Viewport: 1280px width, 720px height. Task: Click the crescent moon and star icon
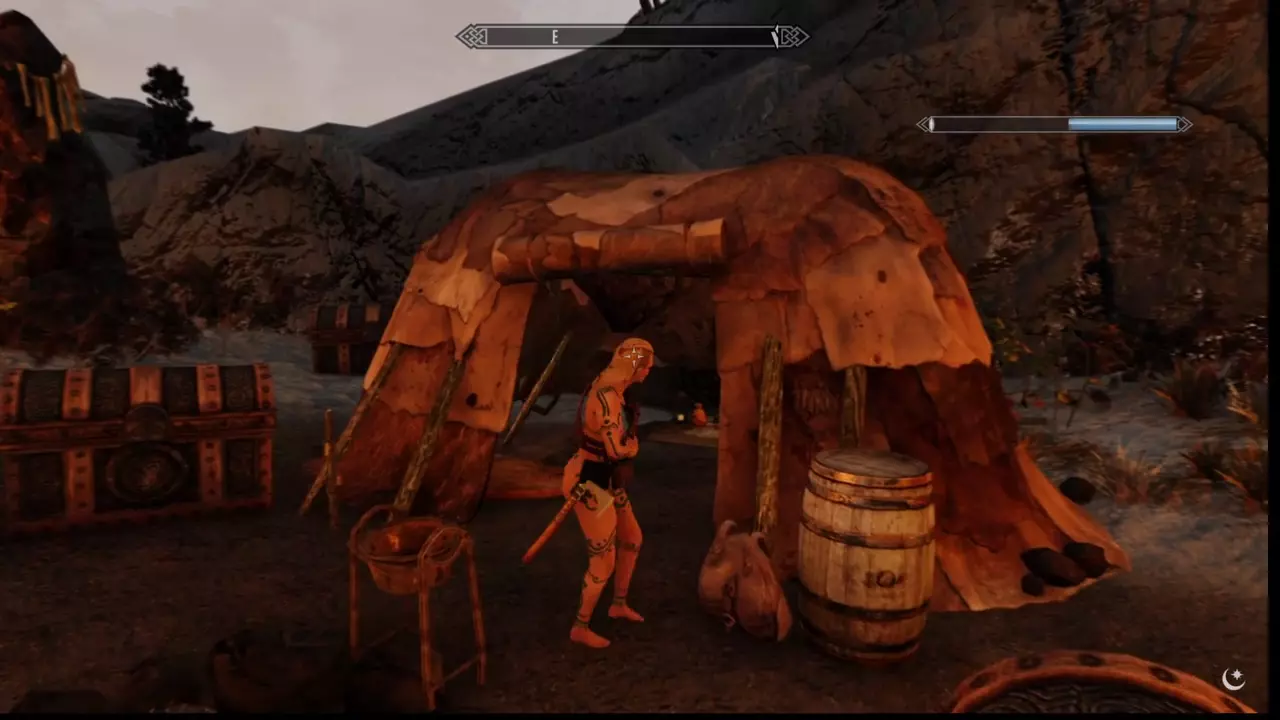pyautogui.click(x=1233, y=680)
